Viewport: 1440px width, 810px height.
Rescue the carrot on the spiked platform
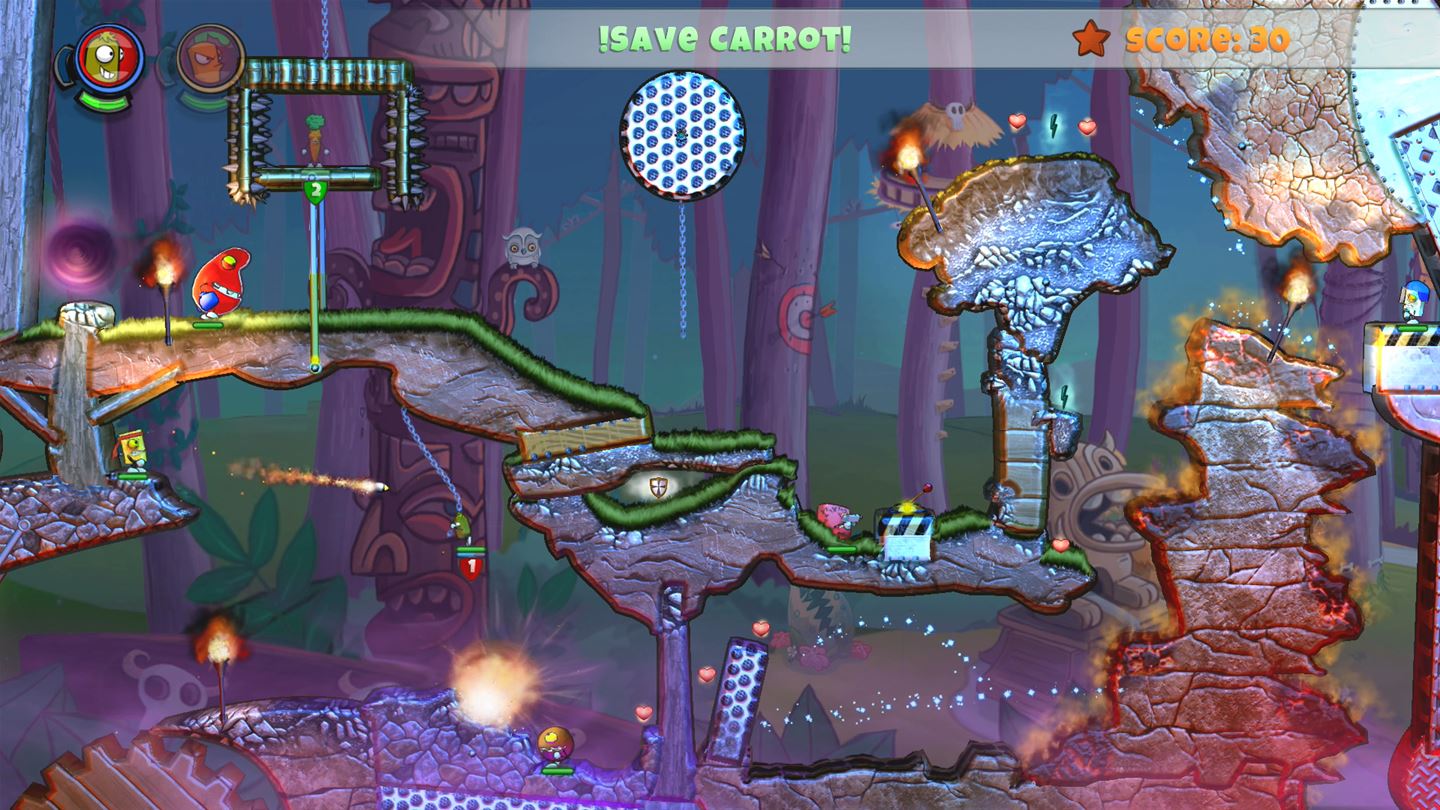pyautogui.click(x=316, y=134)
